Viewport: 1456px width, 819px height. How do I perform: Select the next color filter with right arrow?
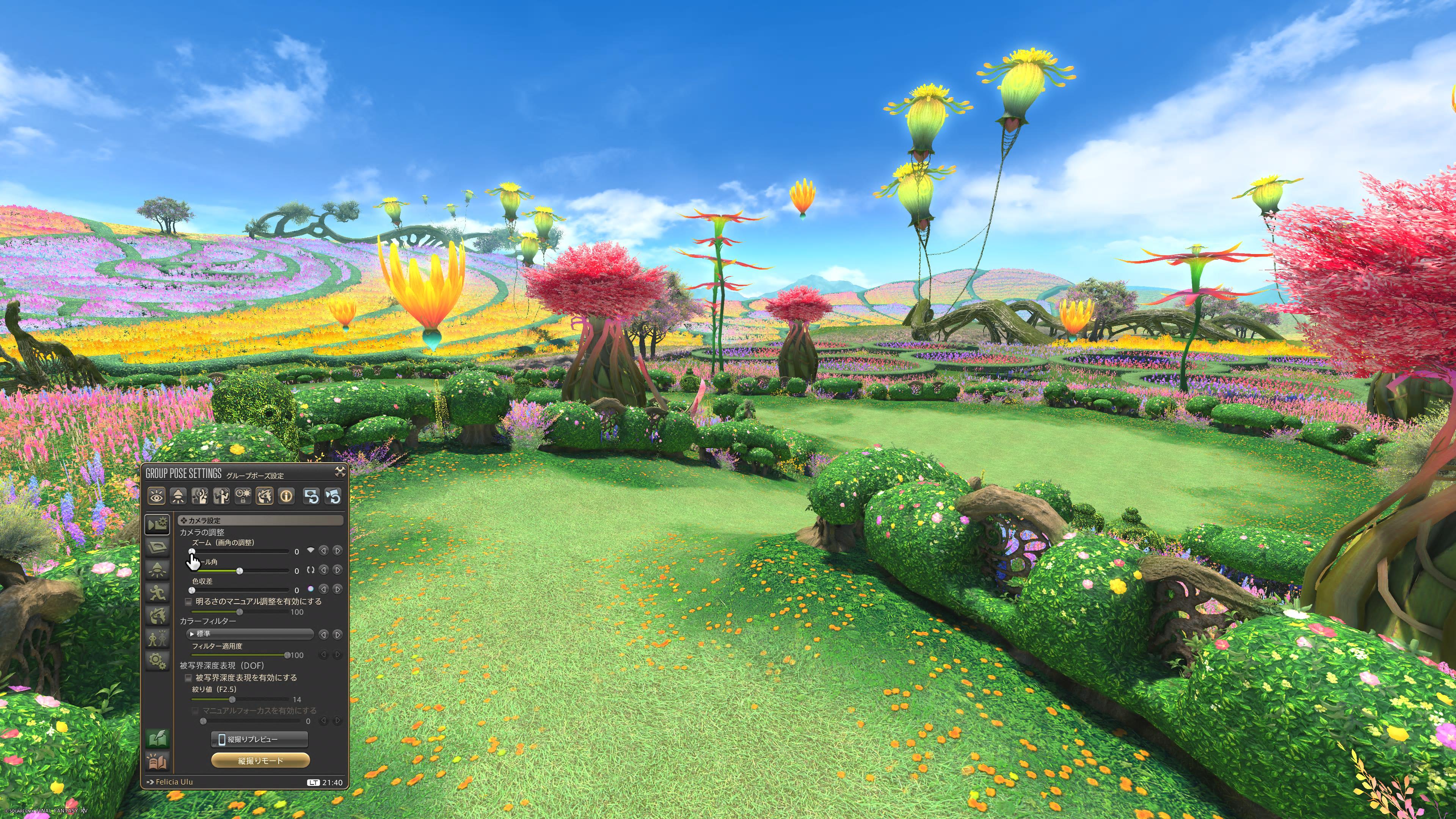coord(337,635)
